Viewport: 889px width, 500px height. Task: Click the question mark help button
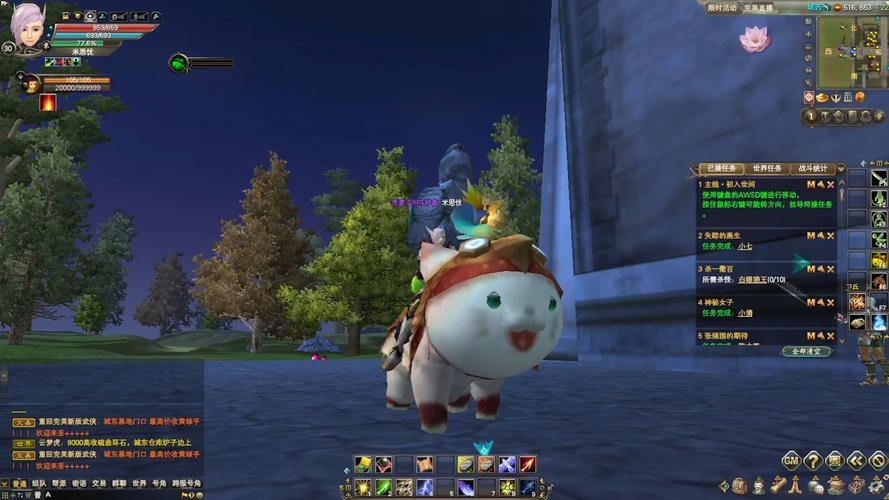812,460
